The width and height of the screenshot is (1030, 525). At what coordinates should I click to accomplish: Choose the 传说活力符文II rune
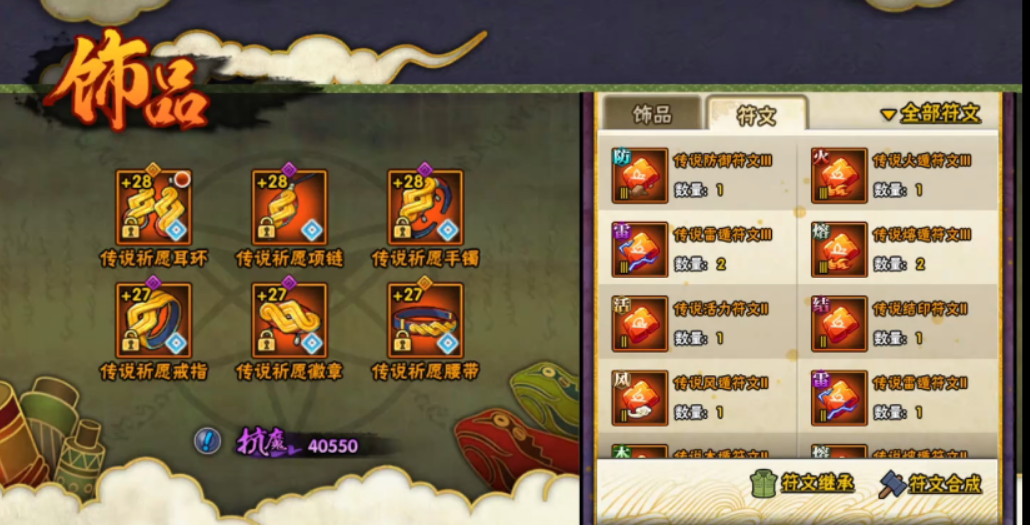pyautogui.click(x=640, y=323)
